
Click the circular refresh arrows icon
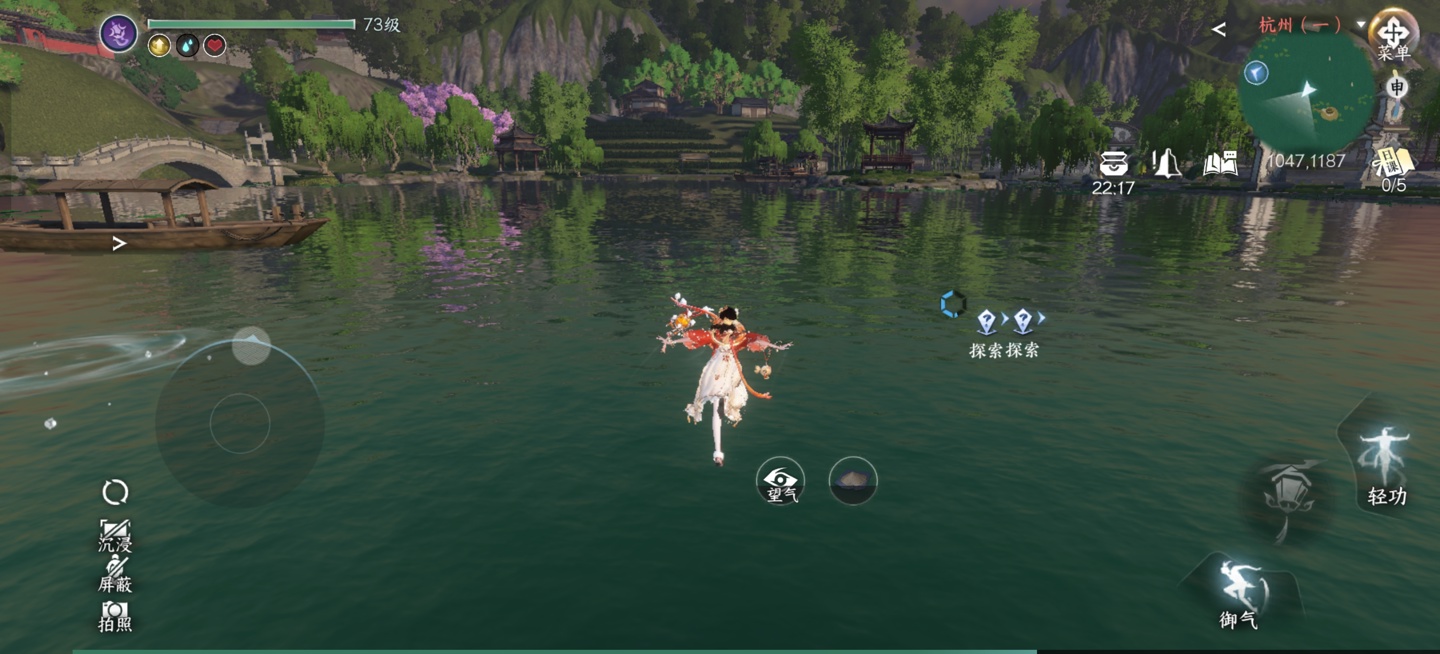tap(115, 492)
